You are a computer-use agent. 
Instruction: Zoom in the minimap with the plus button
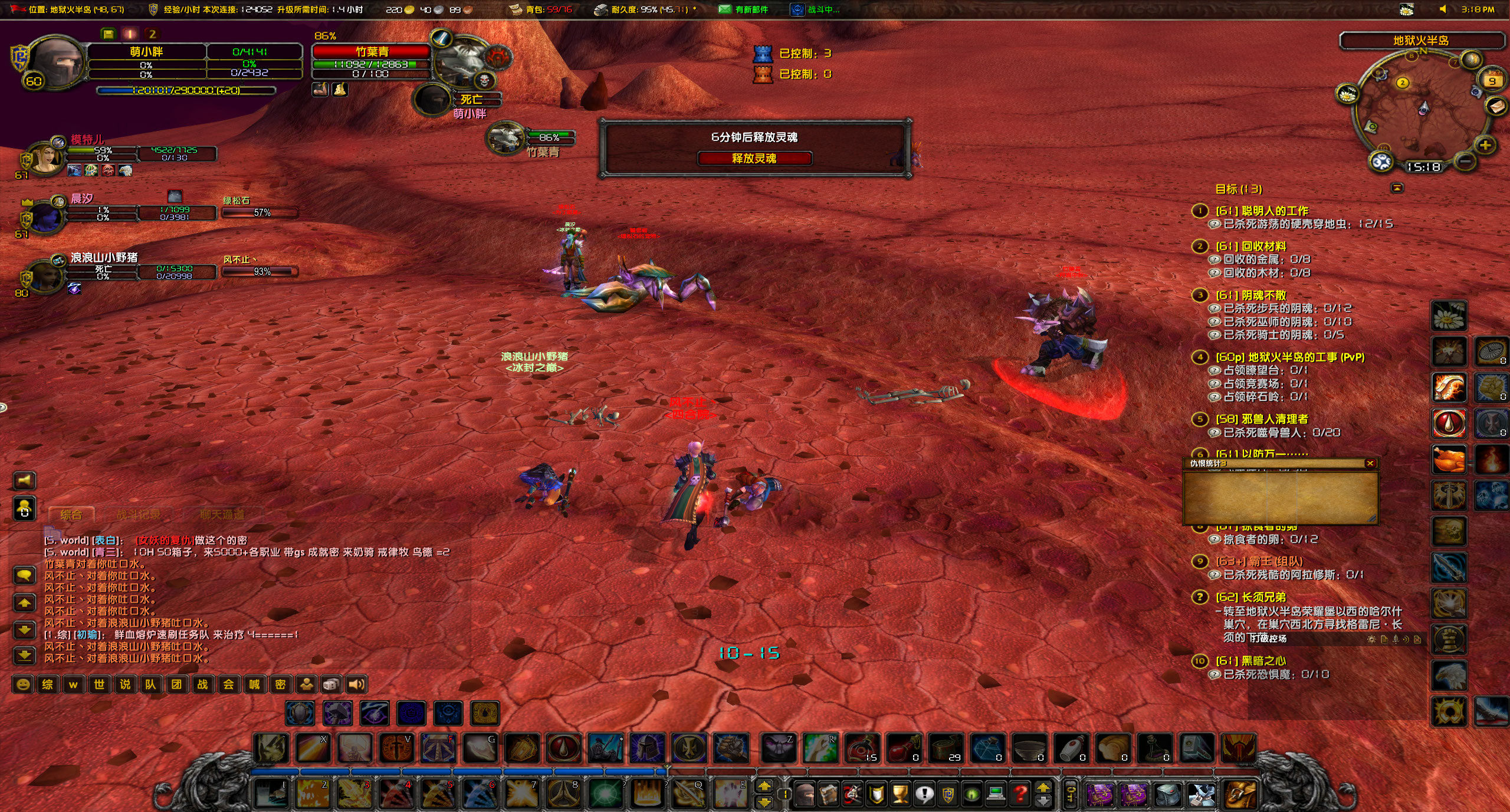(x=1485, y=146)
